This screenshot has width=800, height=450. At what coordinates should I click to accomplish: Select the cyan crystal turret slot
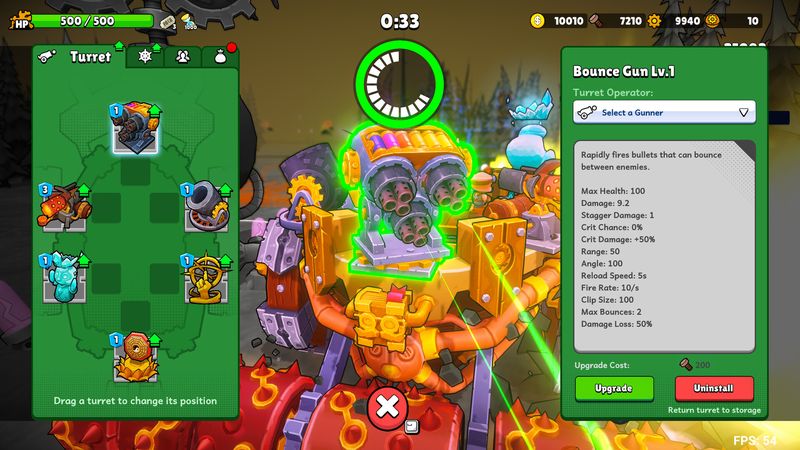coord(64,278)
